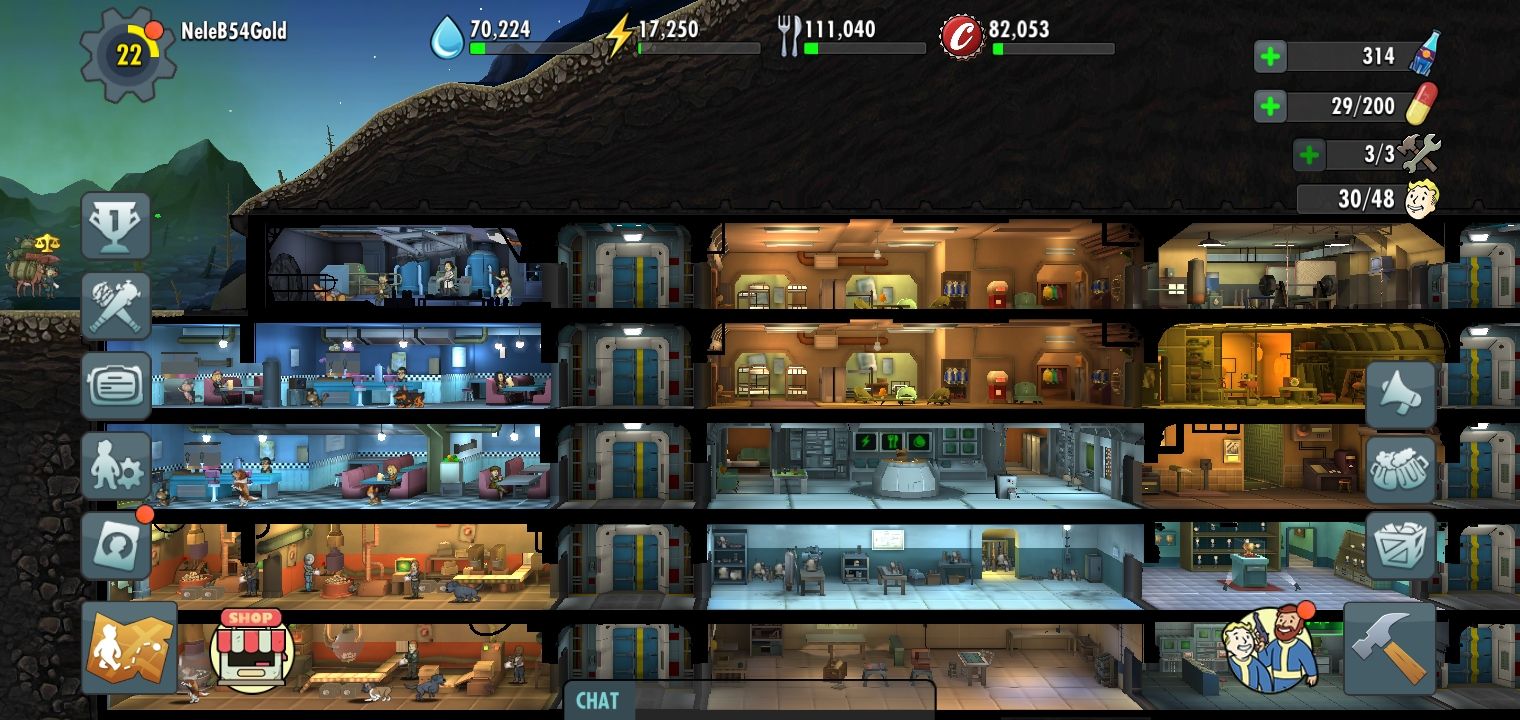Screen dimensions: 1520x720
Task: Add stimpaks using the green plus
Action: click(x=1270, y=106)
